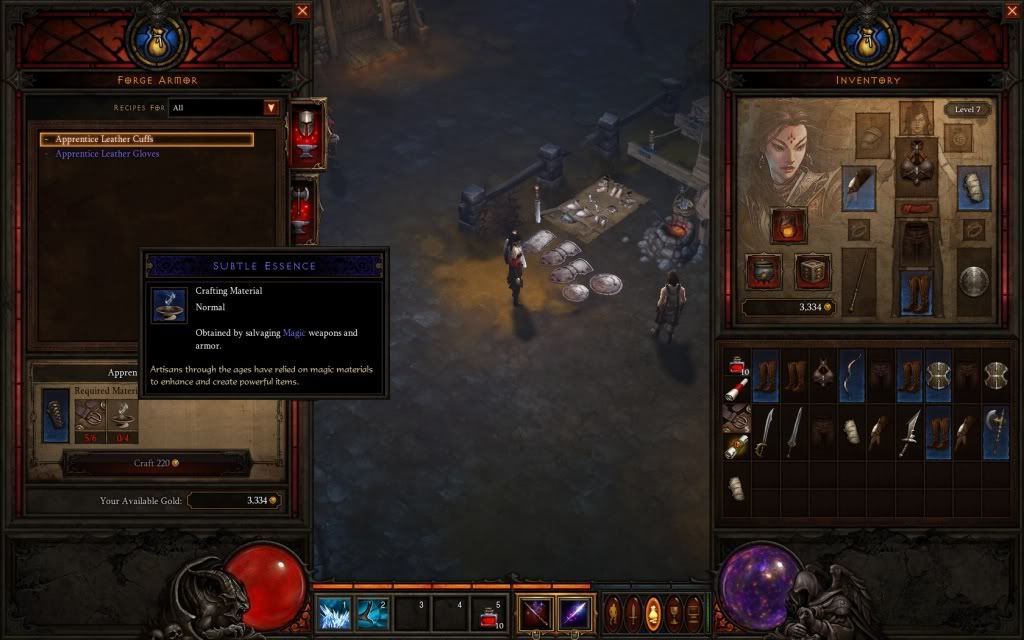Close the Inventory panel
The image size is (1024, 640).
click(x=1011, y=12)
